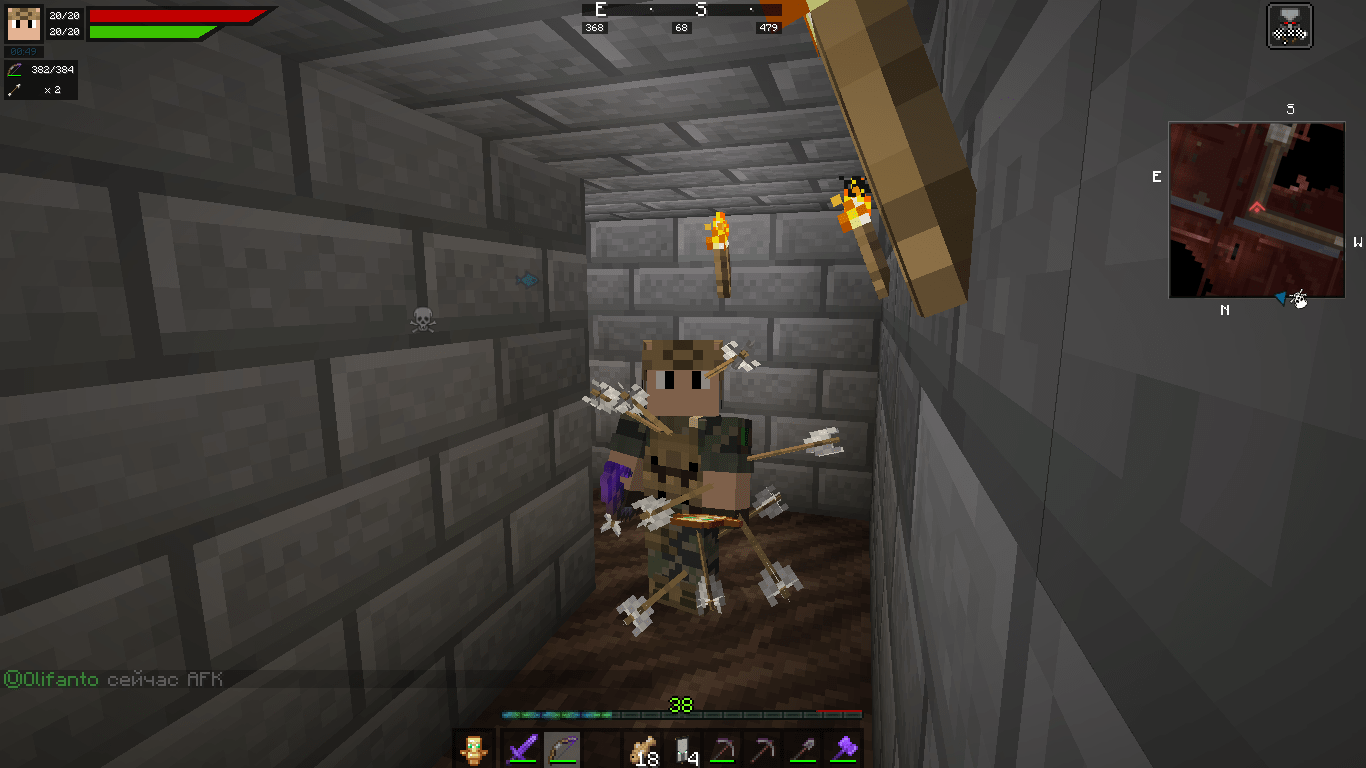
Task: Select the purple hammer hotbar slot
Action: tap(845, 749)
